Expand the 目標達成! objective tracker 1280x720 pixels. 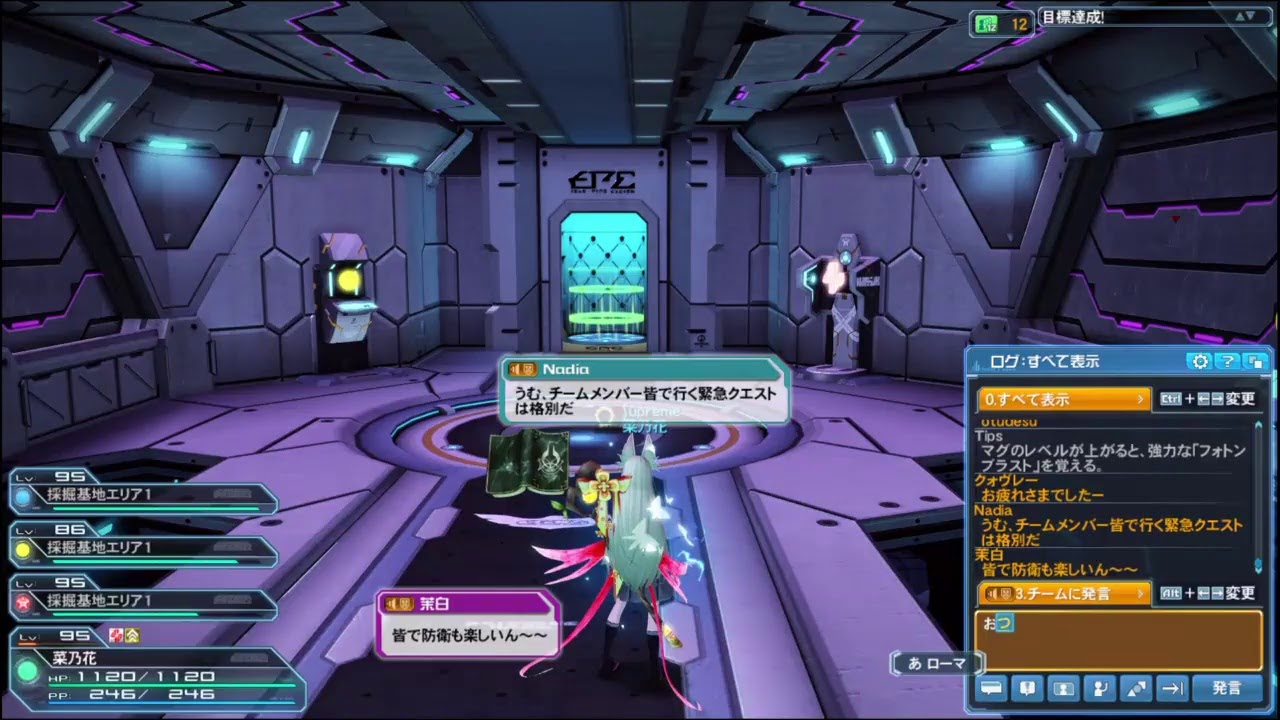pyautogui.click(x=1245, y=16)
